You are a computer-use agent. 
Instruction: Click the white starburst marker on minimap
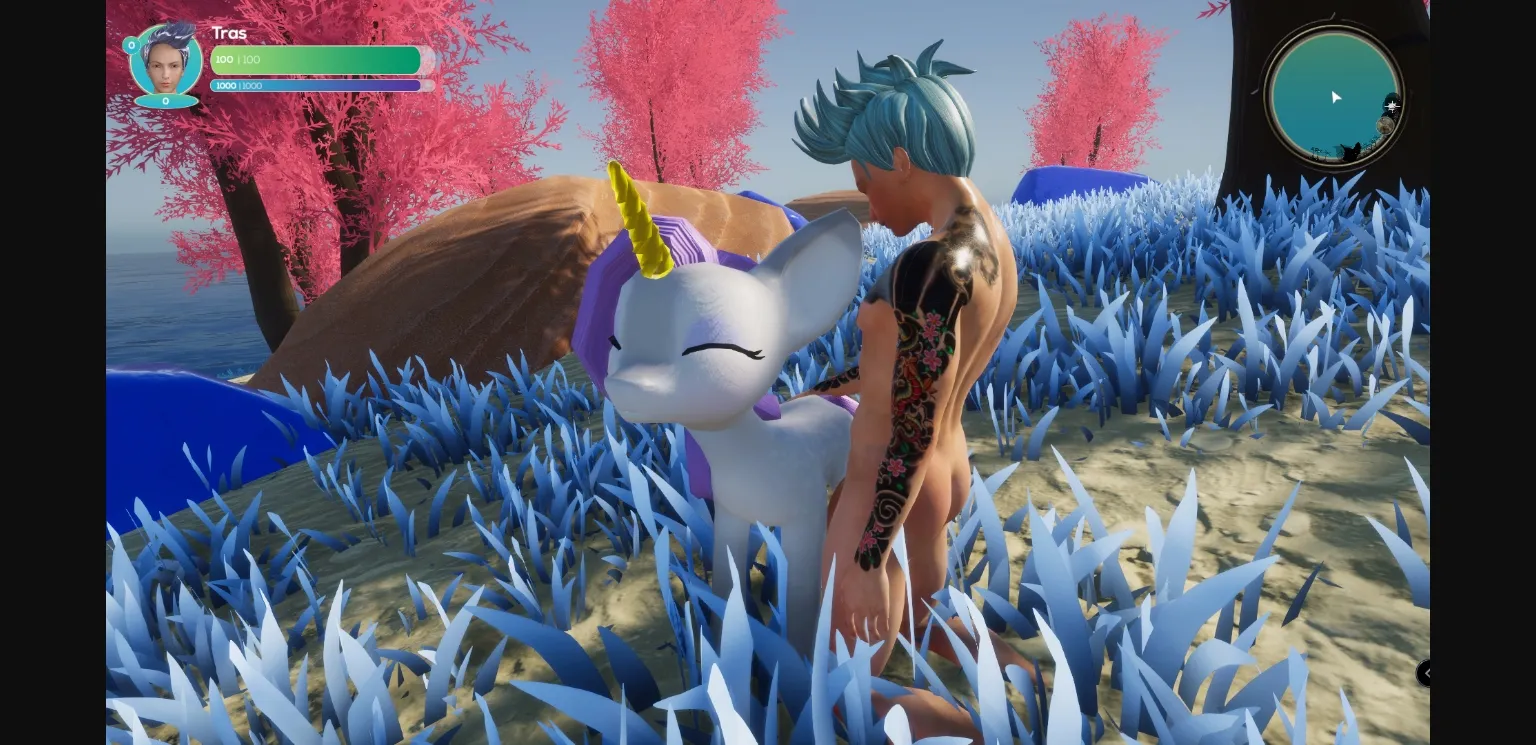1391,105
